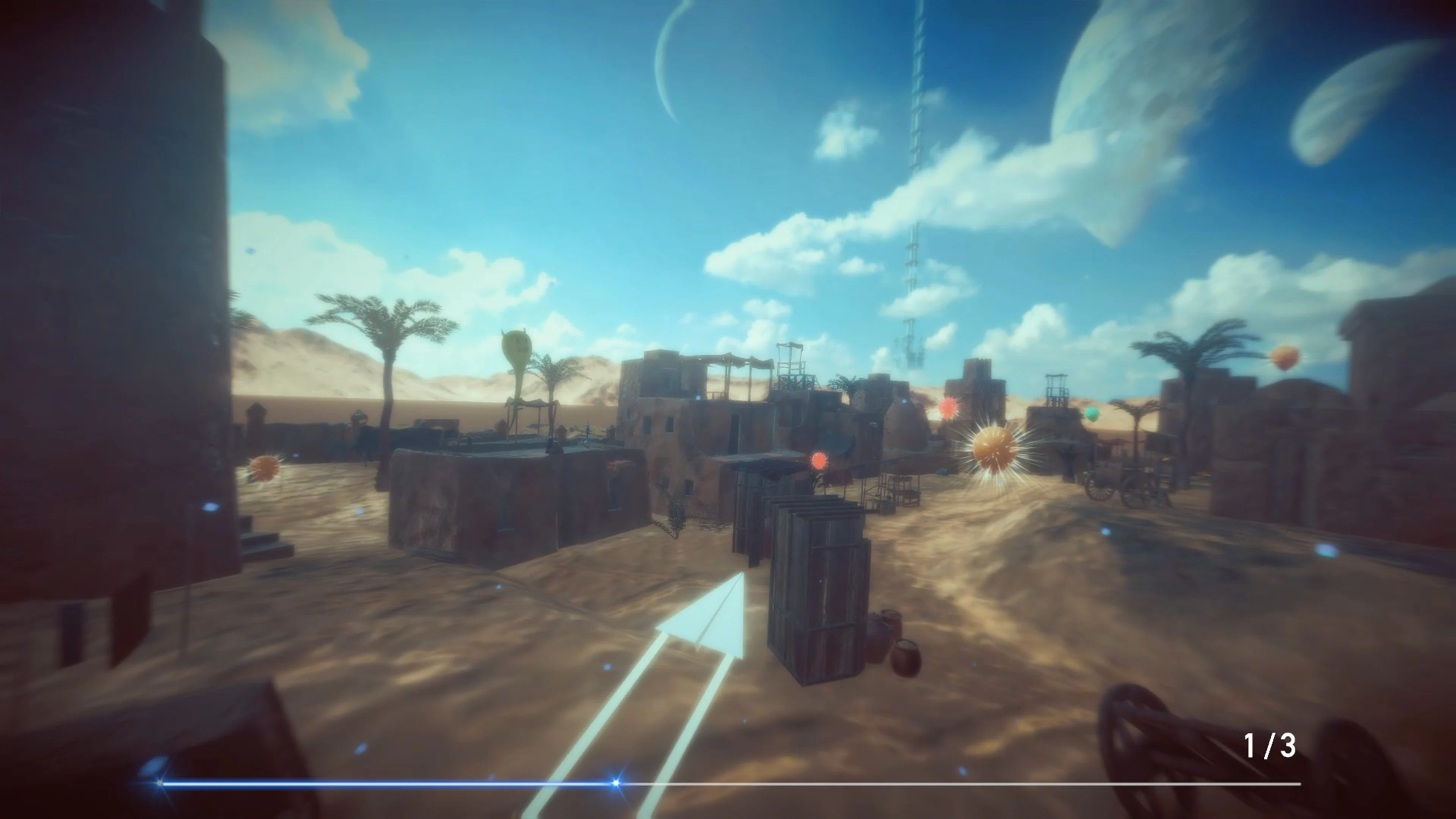Click the tall radio tower in the sky
The width and height of the screenshot is (1456, 819).
pos(916,169)
